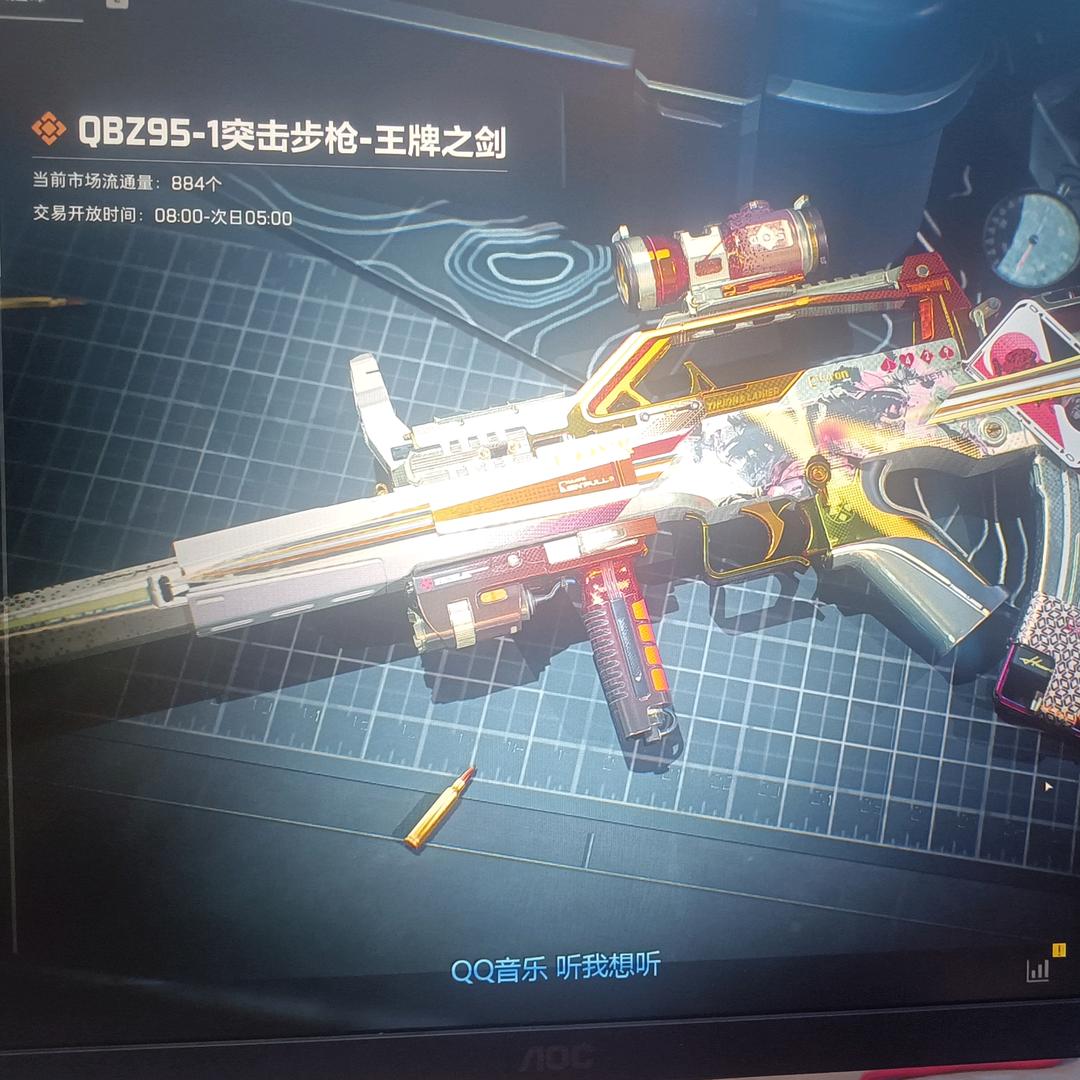
Task: Click the QQ音乐 听我想听 desktop lyrics text
Action: (x=555, y=968)
